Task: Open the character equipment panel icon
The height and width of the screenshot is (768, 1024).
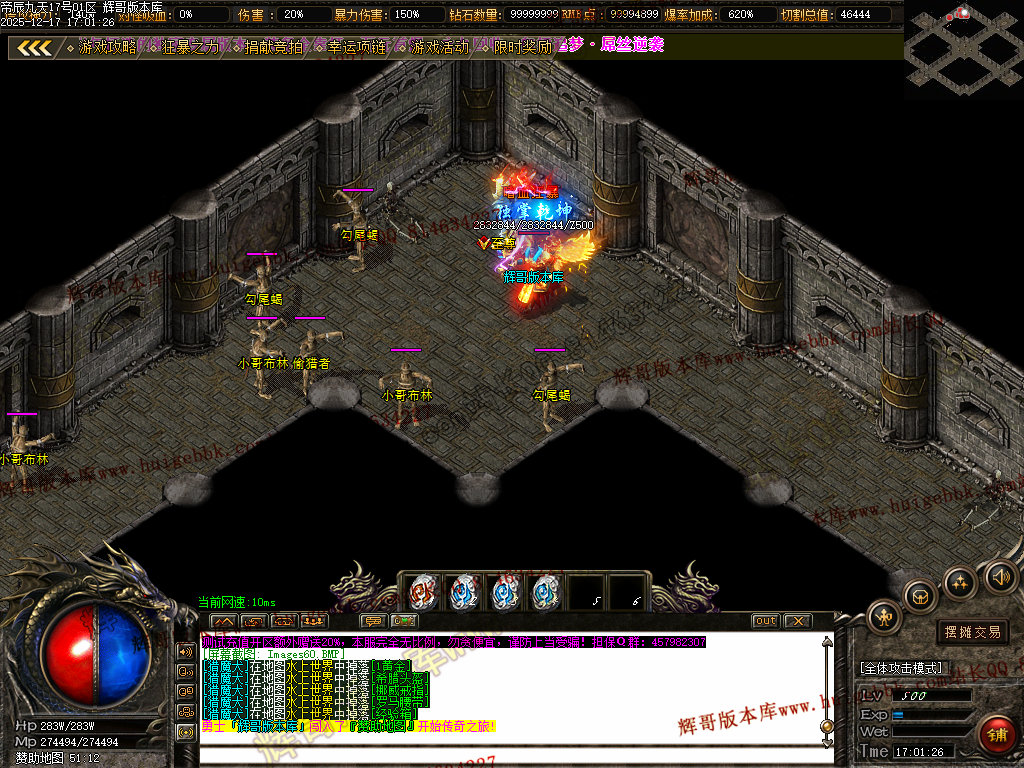Action: 884,616
